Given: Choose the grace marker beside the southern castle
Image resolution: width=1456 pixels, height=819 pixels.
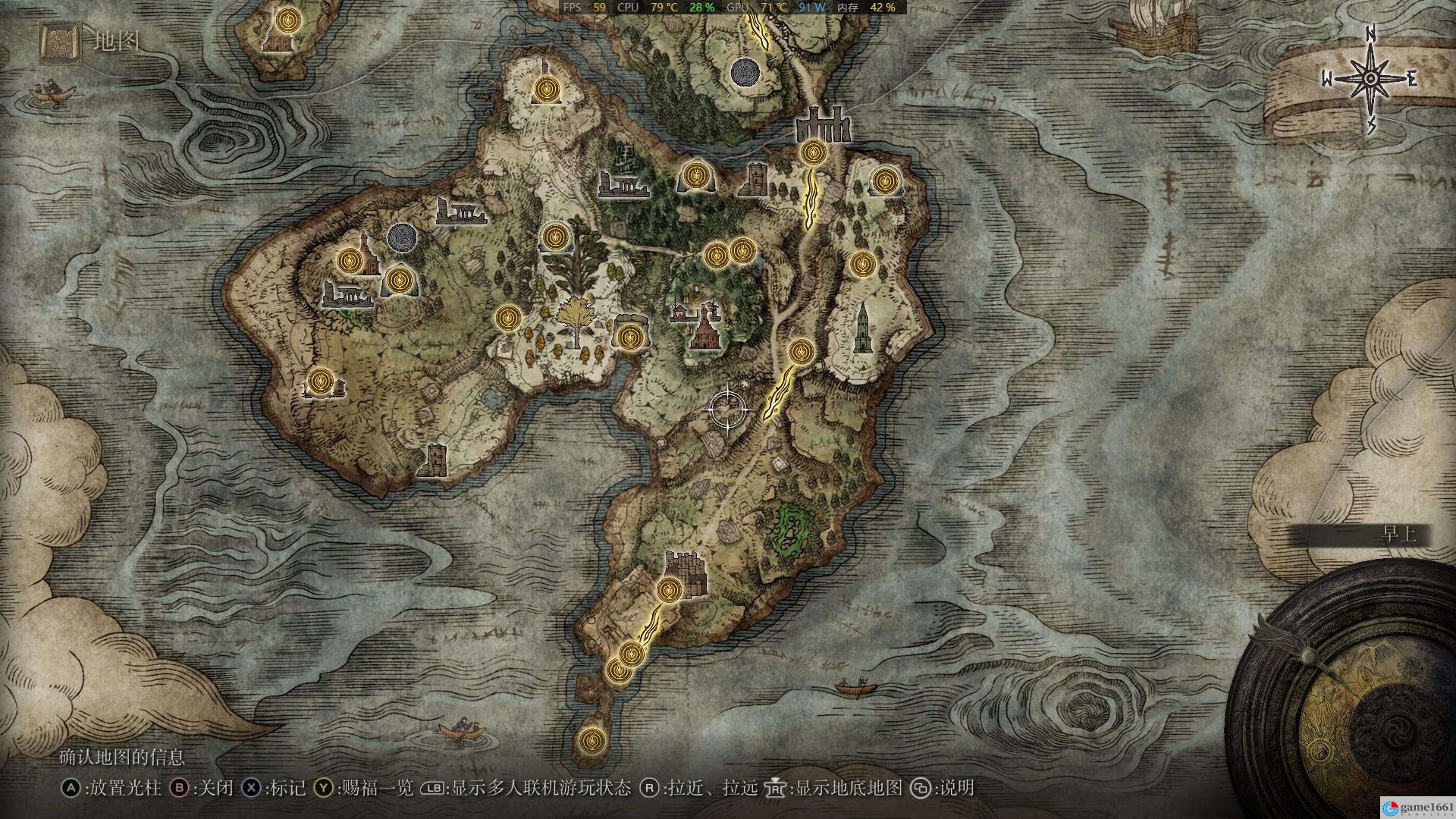Looking at the screenshot, I should (x=669, y=589).
